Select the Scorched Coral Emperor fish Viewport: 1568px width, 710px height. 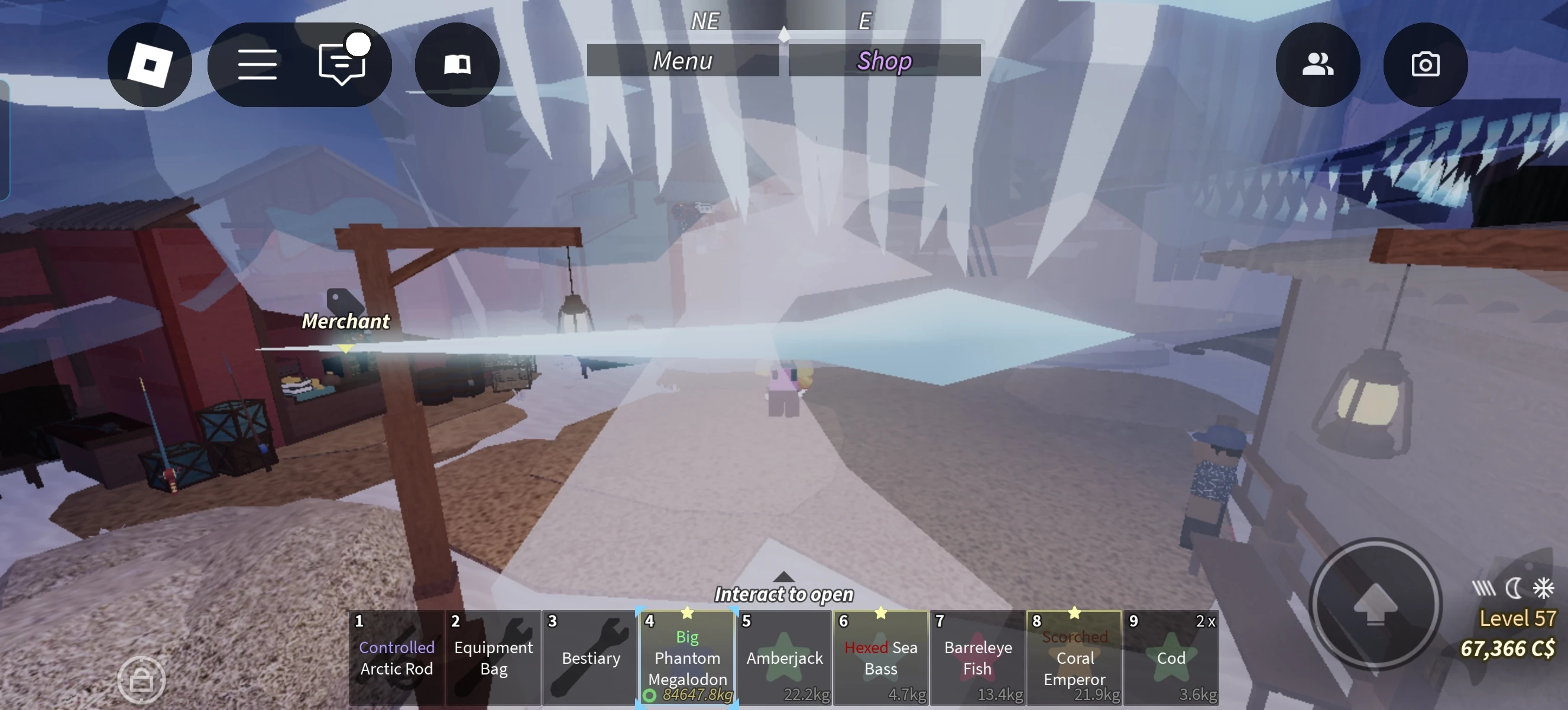[x=1074, y=657]
